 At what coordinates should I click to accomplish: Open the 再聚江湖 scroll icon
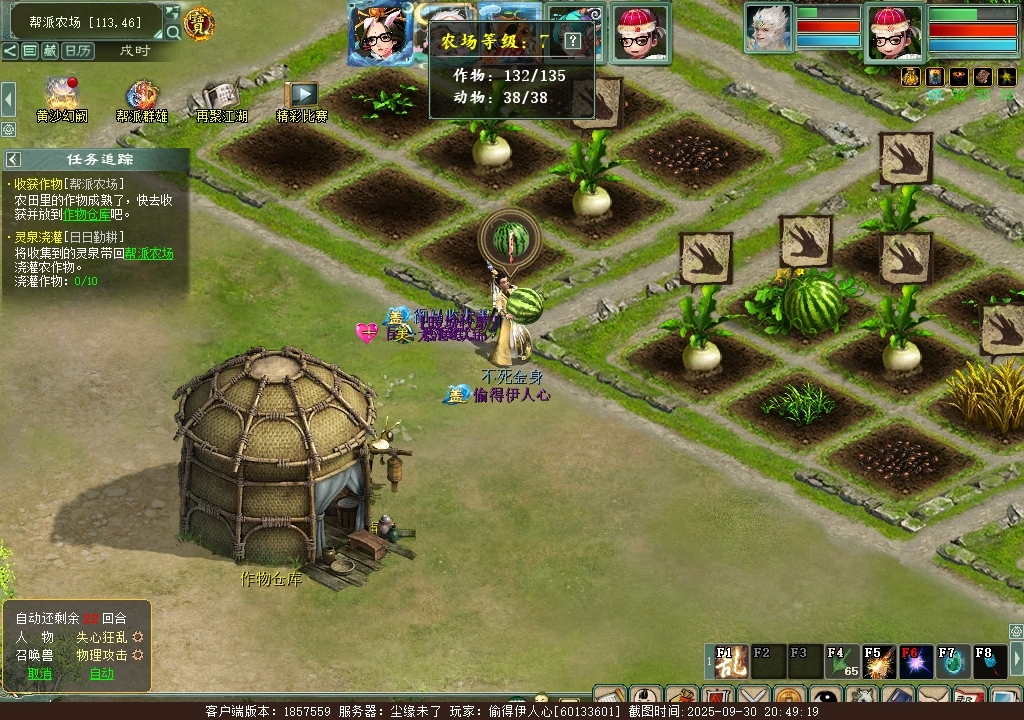click(221, 98)
